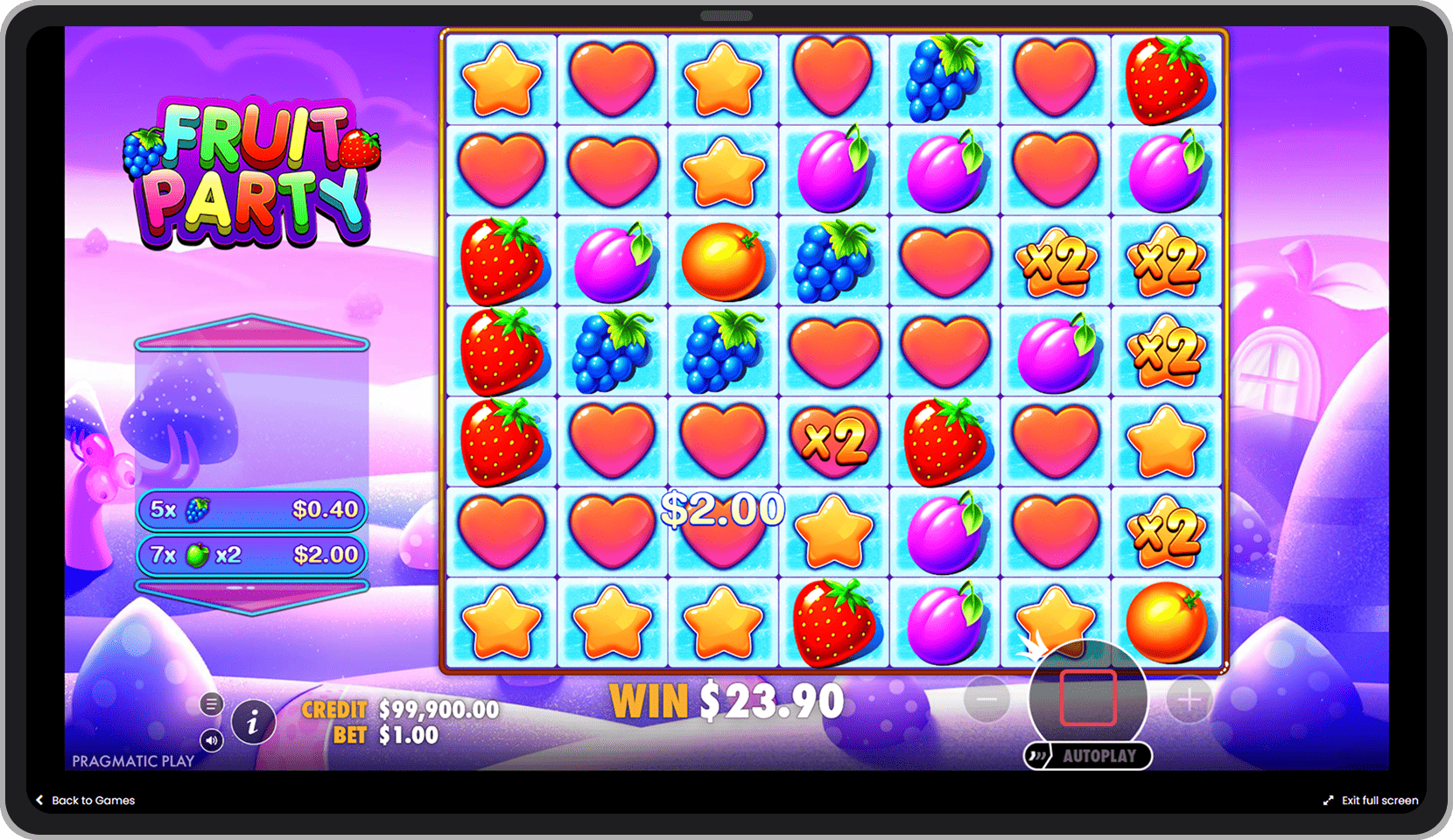Viewport: 1453px width, 840px height.
Task: Select the 5x grapes $0.40 win row
Action: pyautogui.click(x=251, y=510)
